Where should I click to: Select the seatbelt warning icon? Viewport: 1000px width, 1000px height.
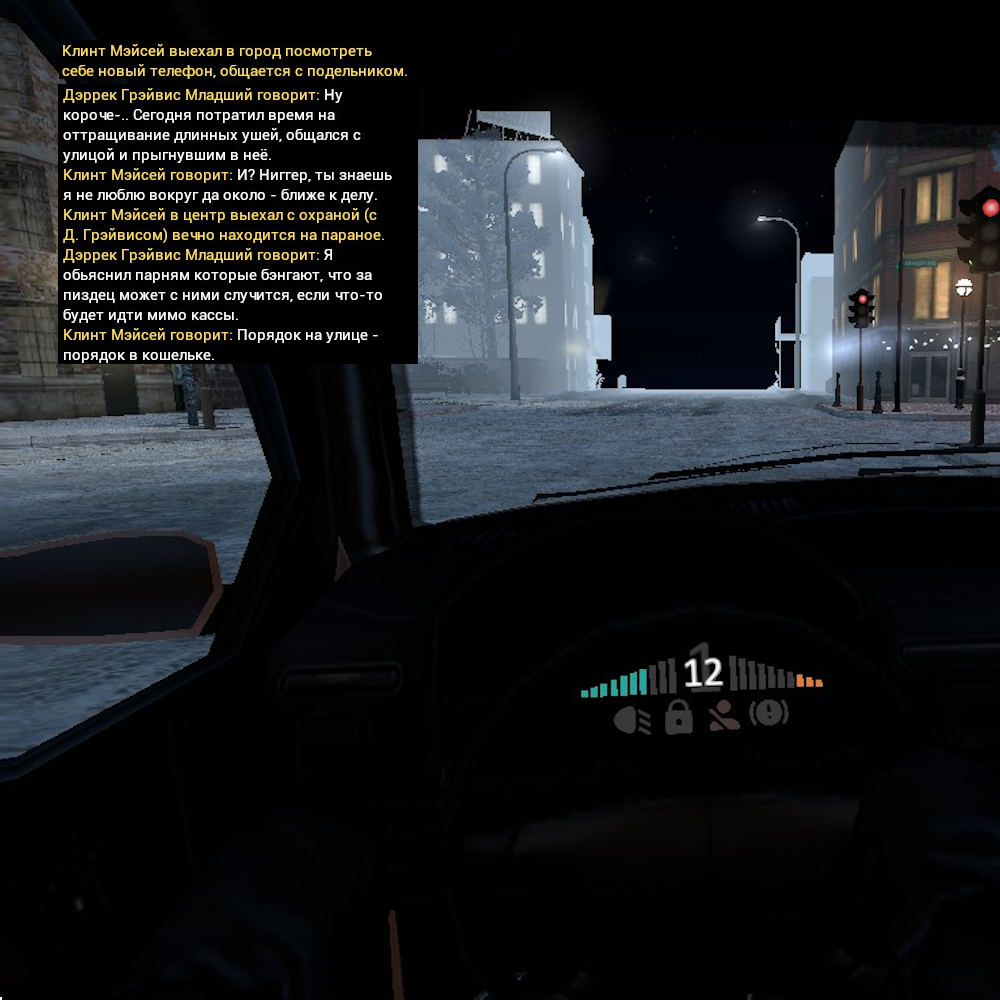tap(724, 716)
